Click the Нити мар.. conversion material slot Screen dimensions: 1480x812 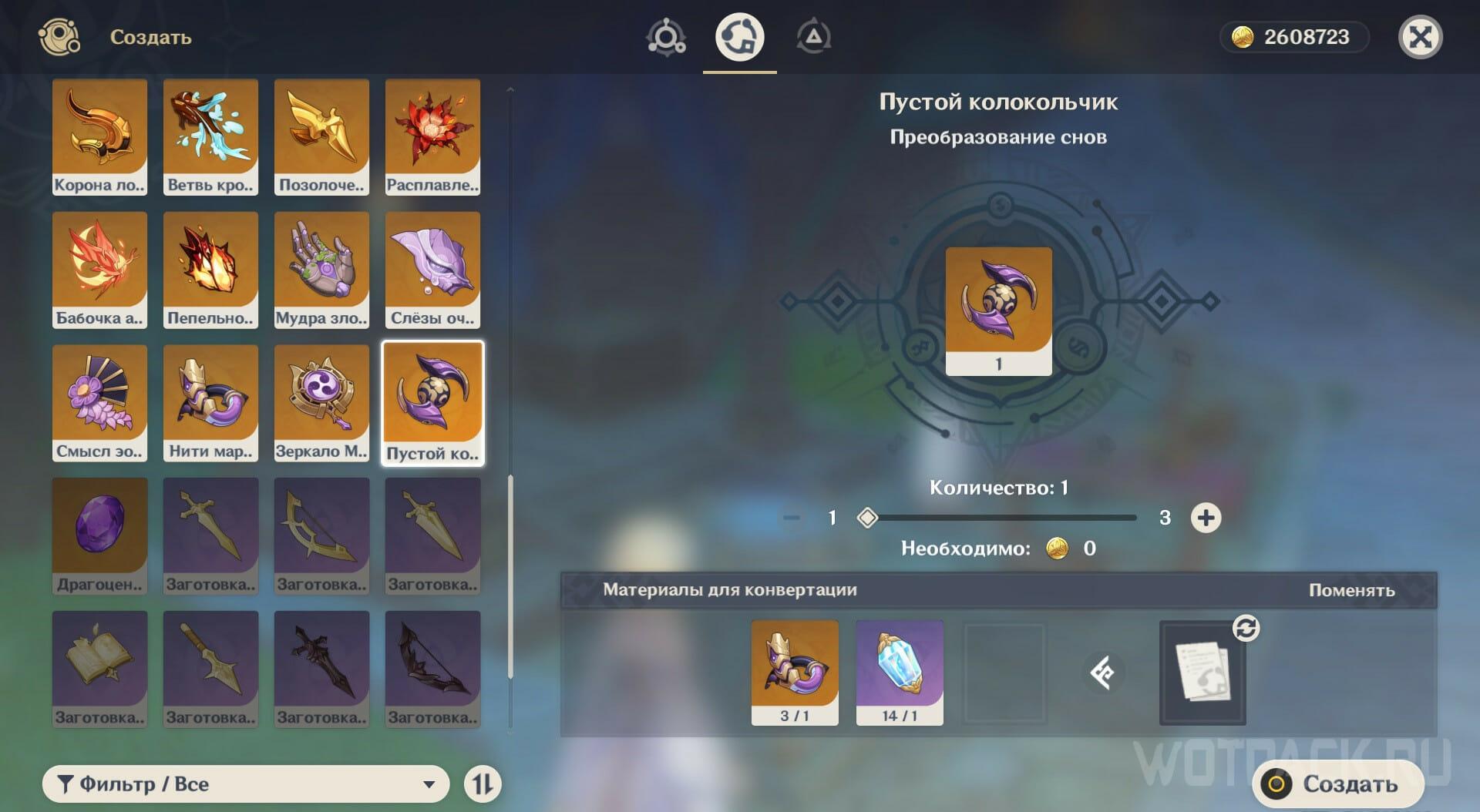click(x=795, y=672)
